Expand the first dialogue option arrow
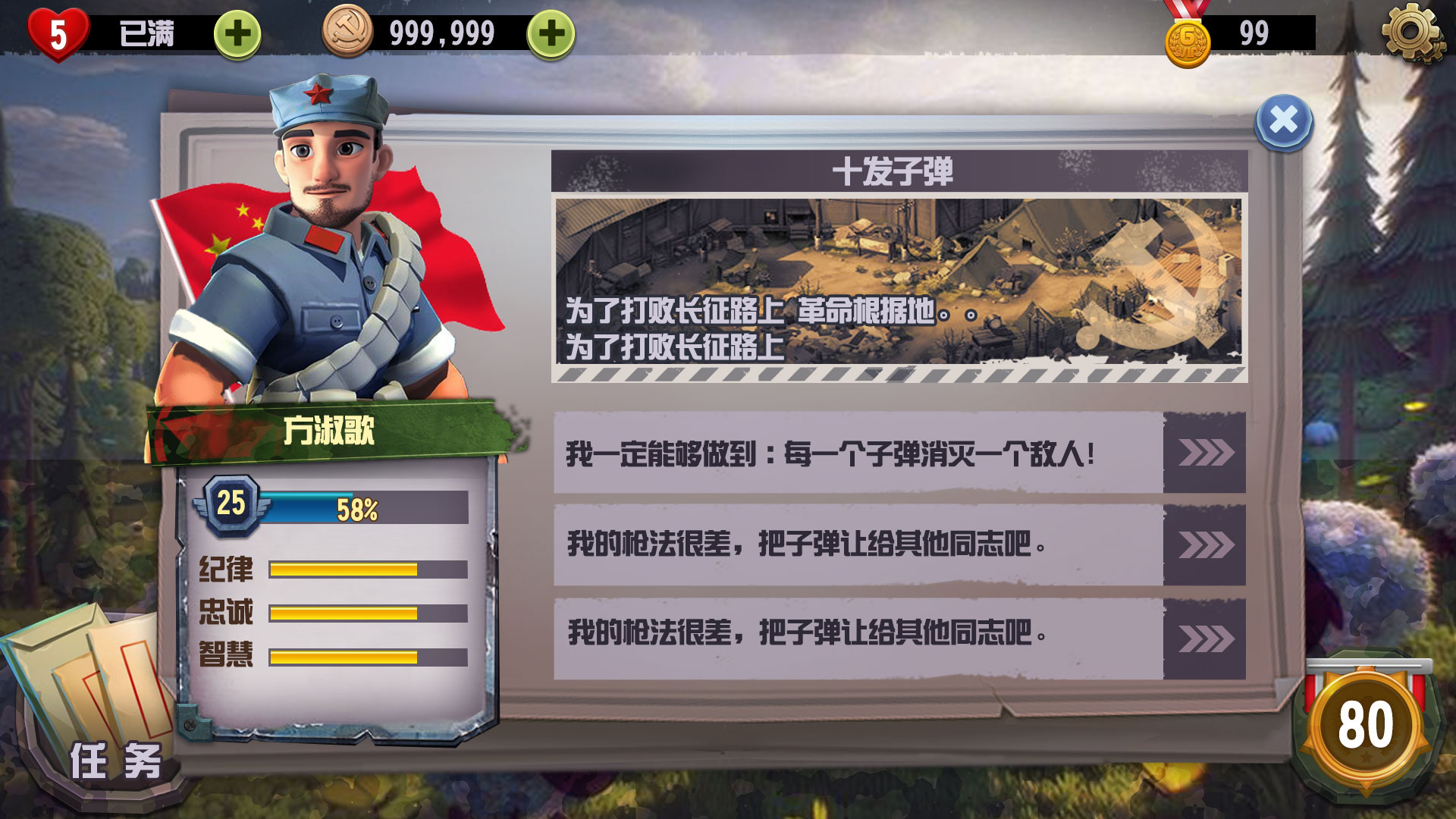The image size is (1456, 819). click(x=1205, y=453)
